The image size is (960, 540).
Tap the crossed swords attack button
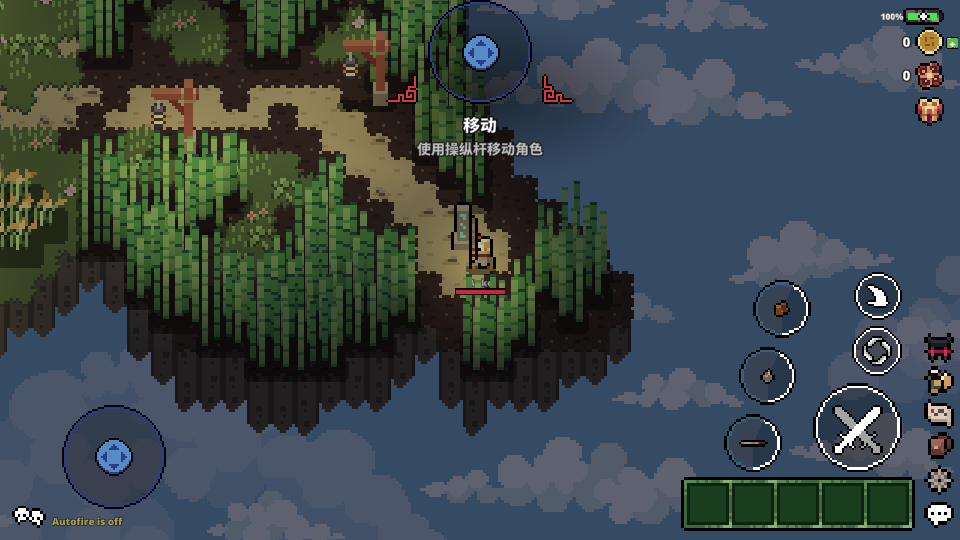pos(857,428)
